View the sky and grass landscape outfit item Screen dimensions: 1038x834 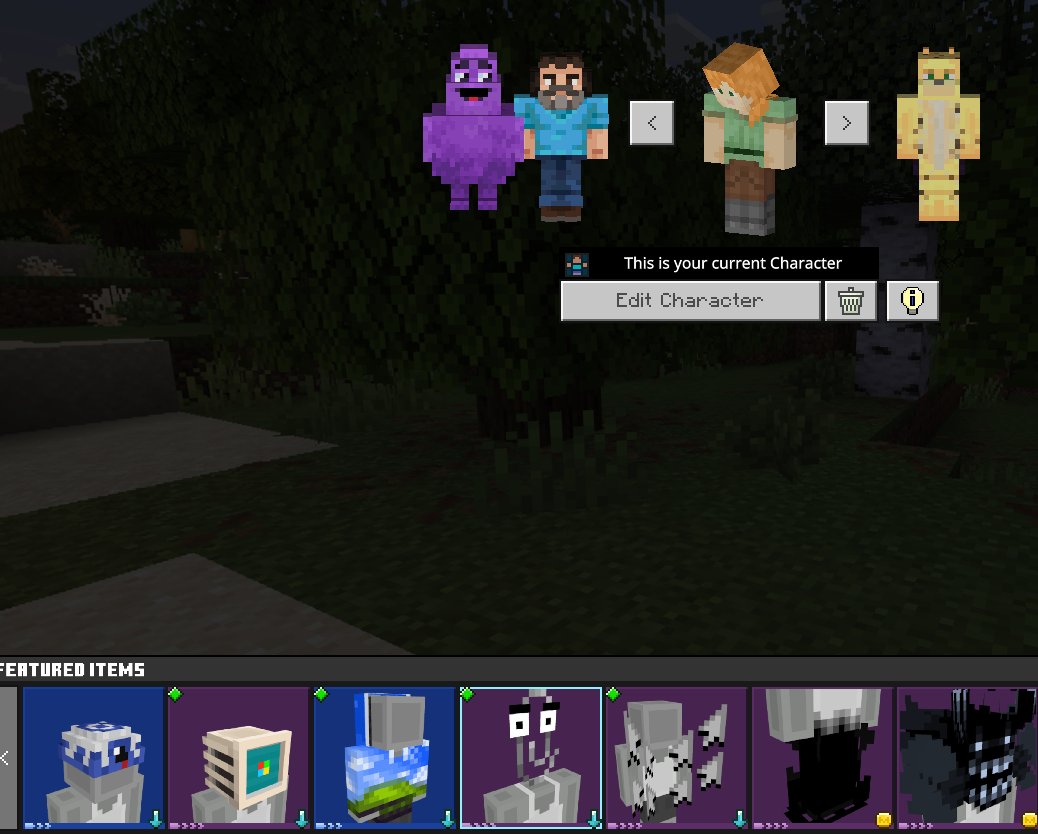[x=384, y=758]
